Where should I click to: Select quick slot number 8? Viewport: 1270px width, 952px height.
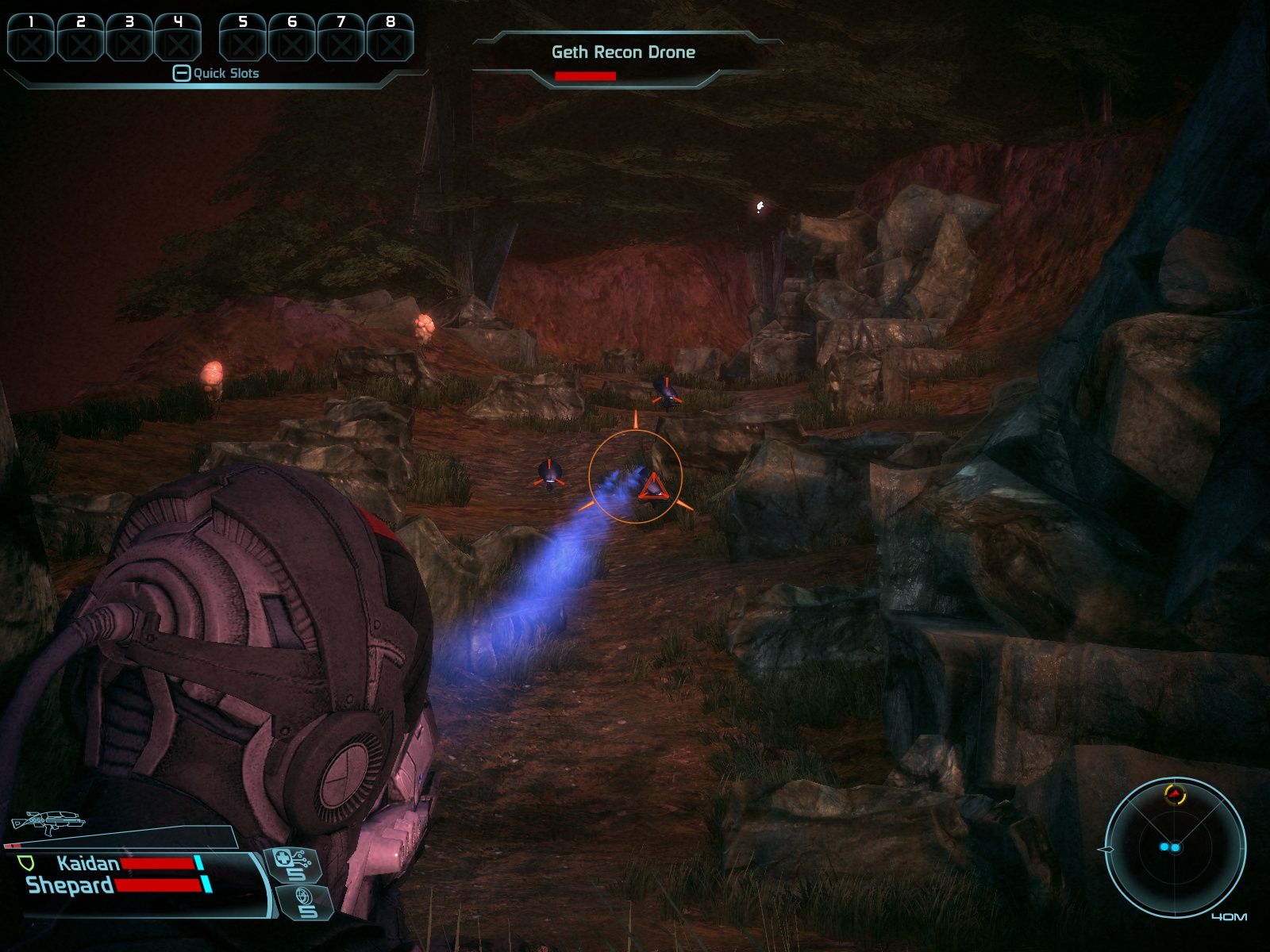click(390, 38)
